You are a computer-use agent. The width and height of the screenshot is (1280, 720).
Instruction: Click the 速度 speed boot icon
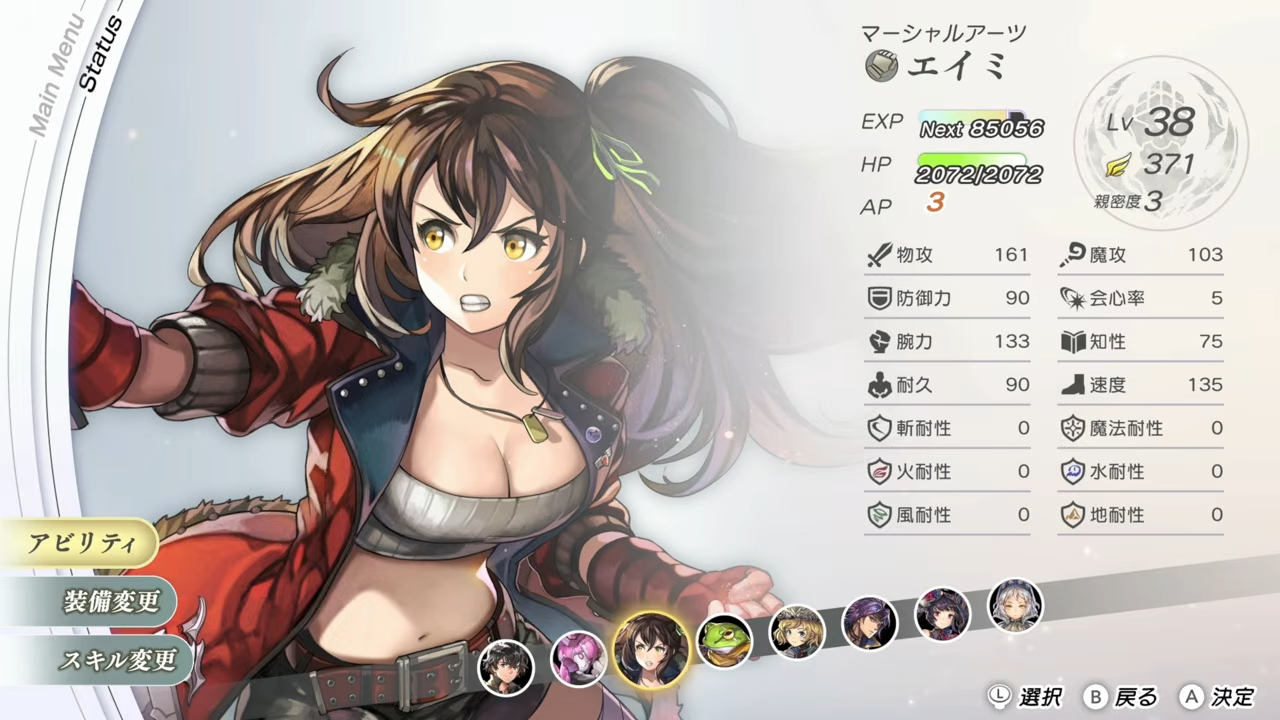[1074, 384]
